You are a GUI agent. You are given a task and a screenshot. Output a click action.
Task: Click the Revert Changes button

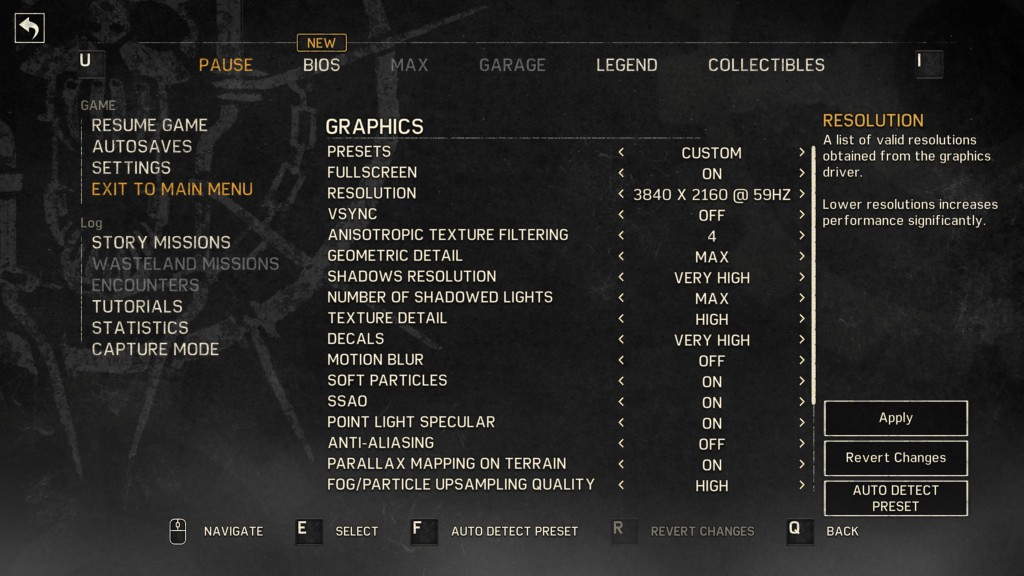(895, 458)
